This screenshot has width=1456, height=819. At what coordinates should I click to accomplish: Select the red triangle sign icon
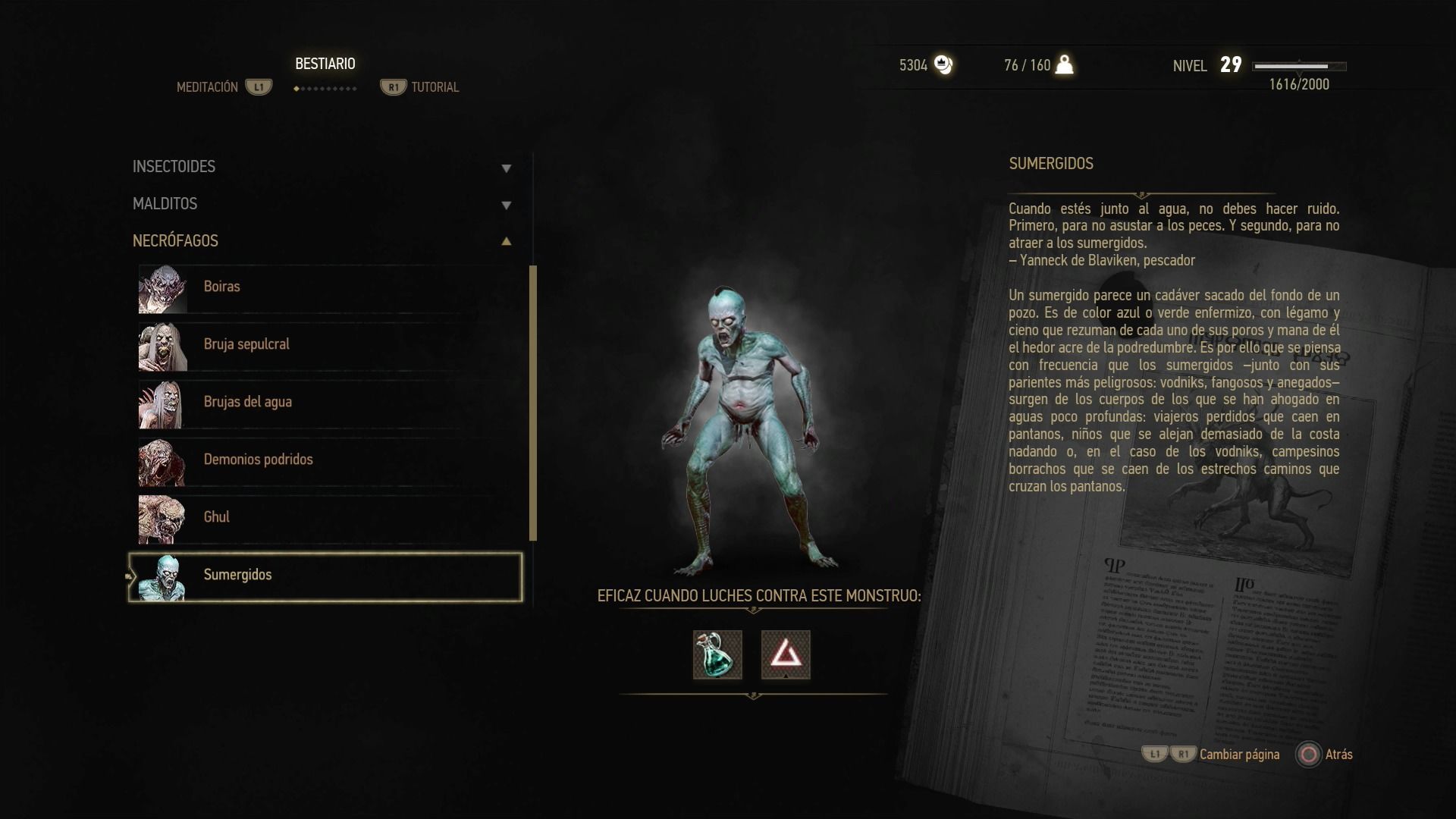coord(786,654)
